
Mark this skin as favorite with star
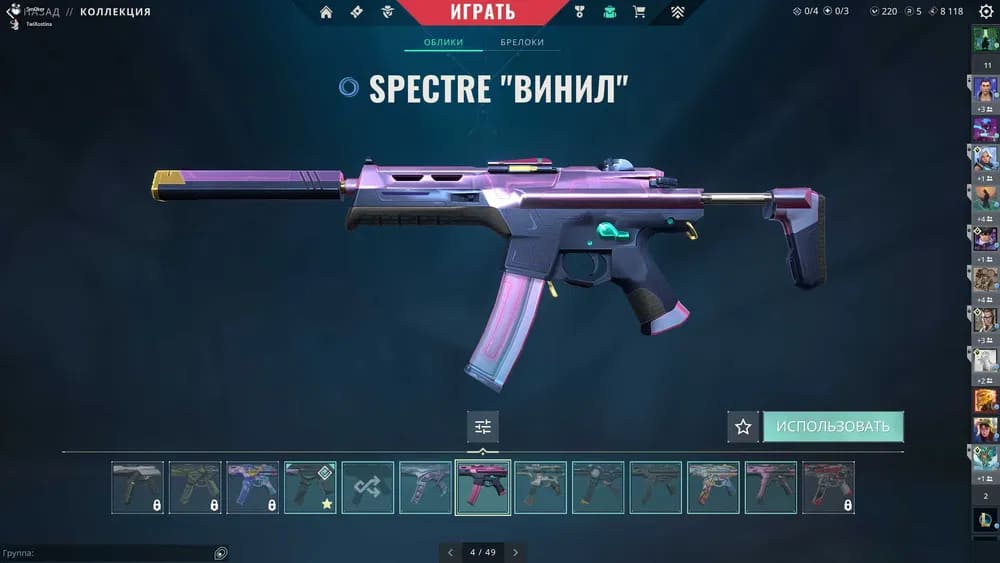point(743,427)
